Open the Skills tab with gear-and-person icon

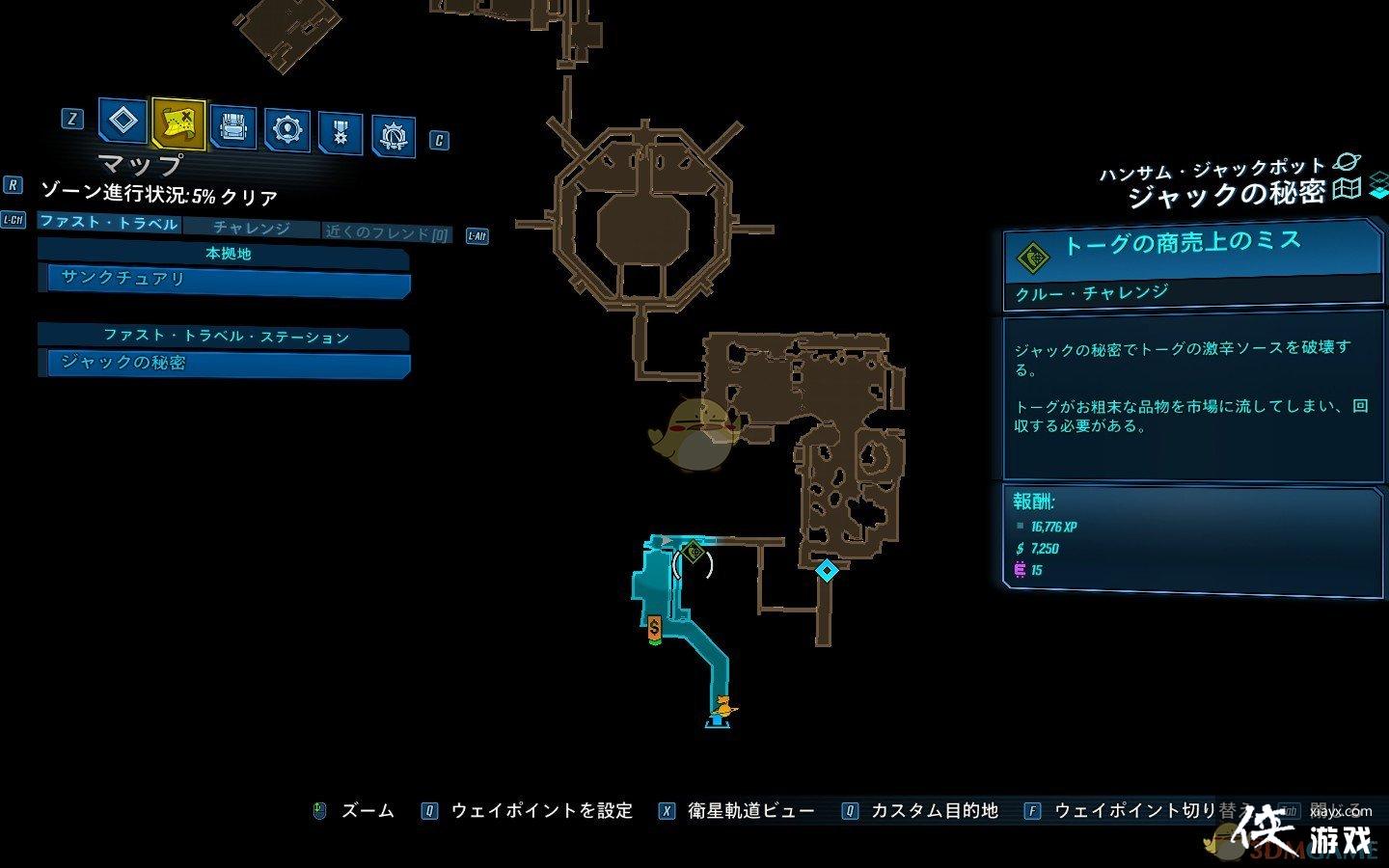coord(287,129)
